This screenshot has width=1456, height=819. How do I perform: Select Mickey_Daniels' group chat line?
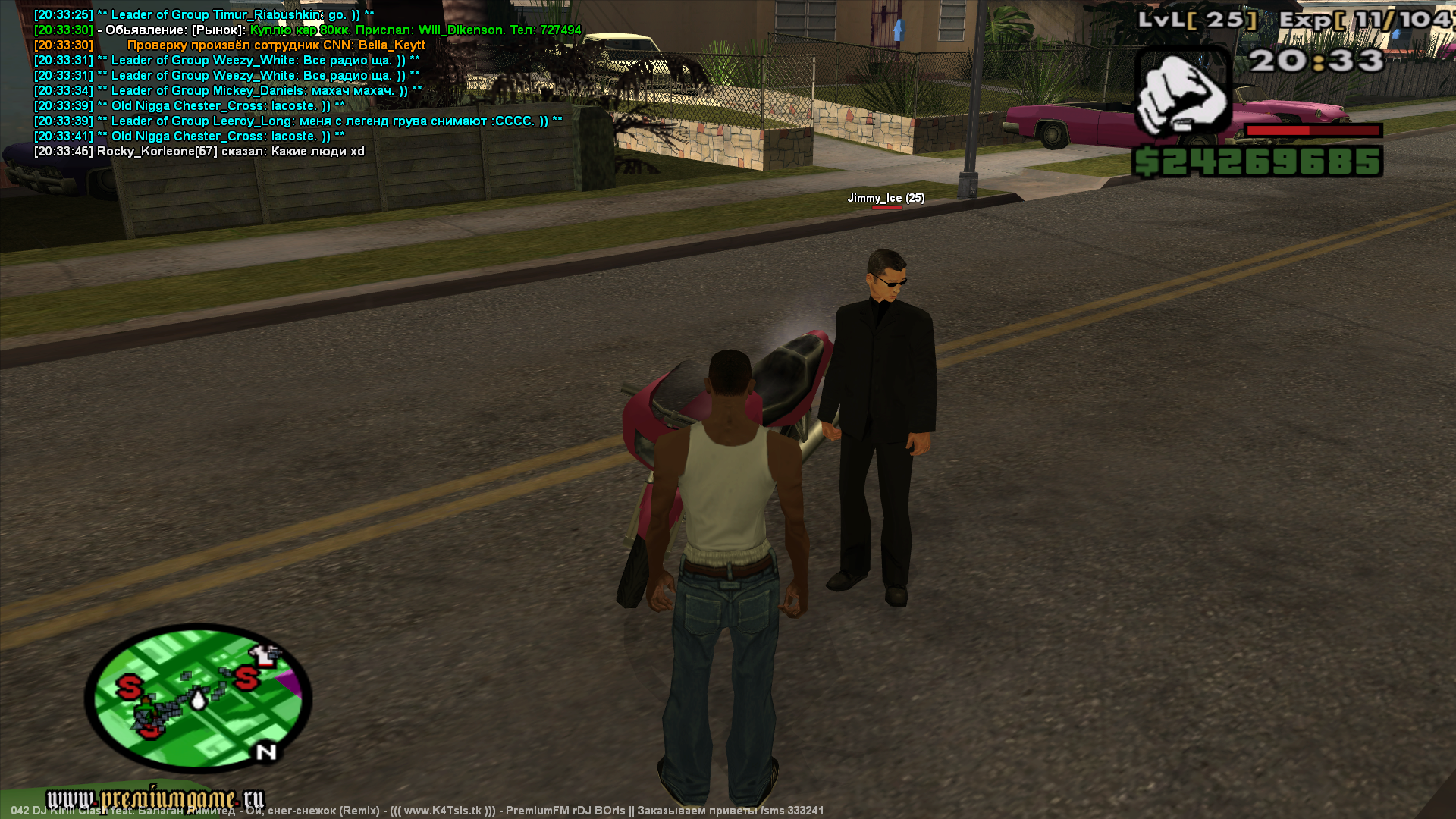(x=227, y=91)
